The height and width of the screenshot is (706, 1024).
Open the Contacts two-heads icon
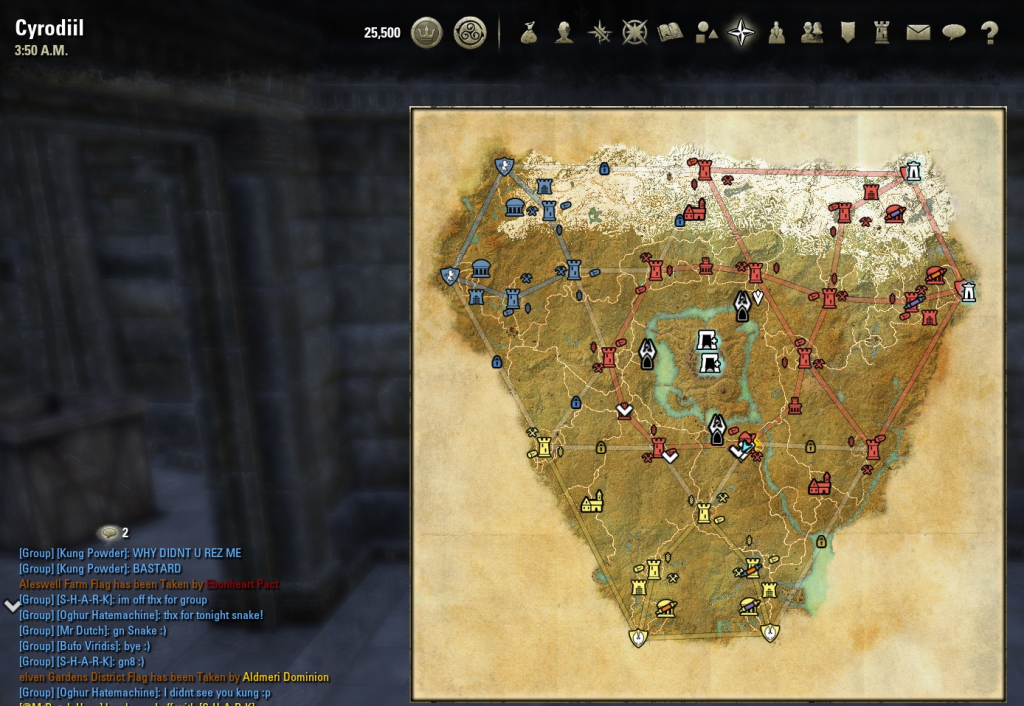[x=812, y=33]
